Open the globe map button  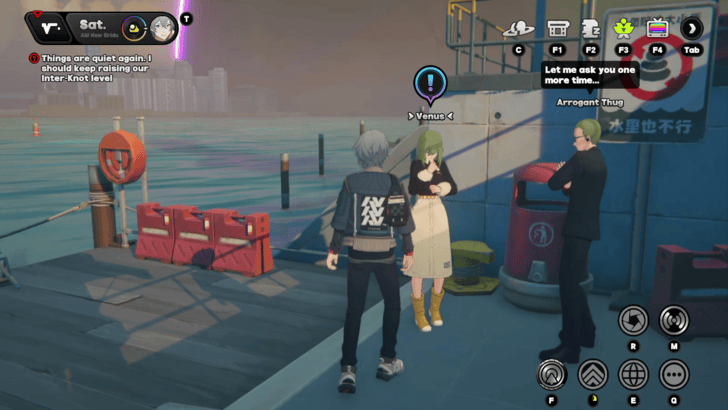click(x=633, y=375)
